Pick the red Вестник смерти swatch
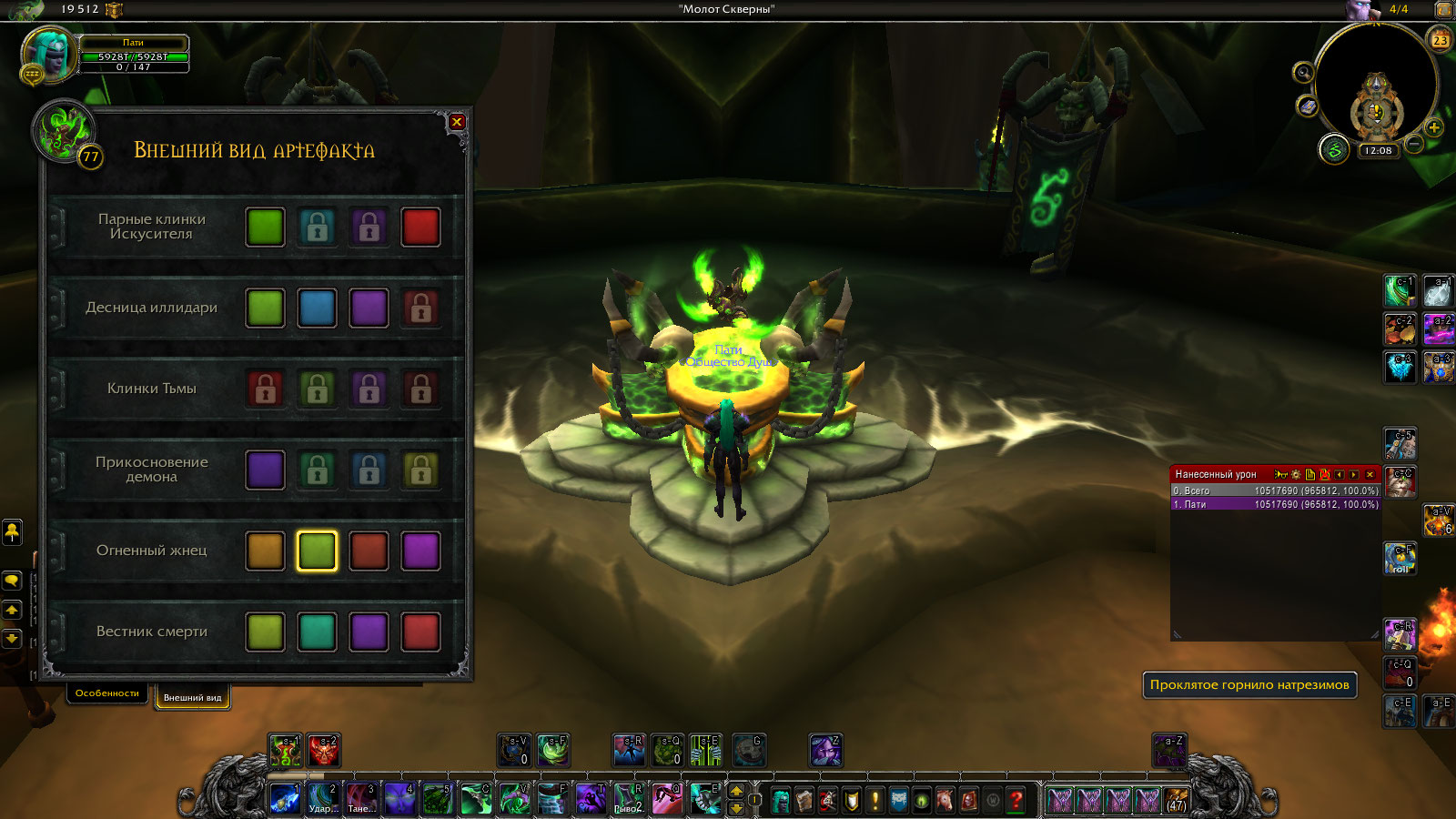The image size is (1456, 819). point(420,632)
